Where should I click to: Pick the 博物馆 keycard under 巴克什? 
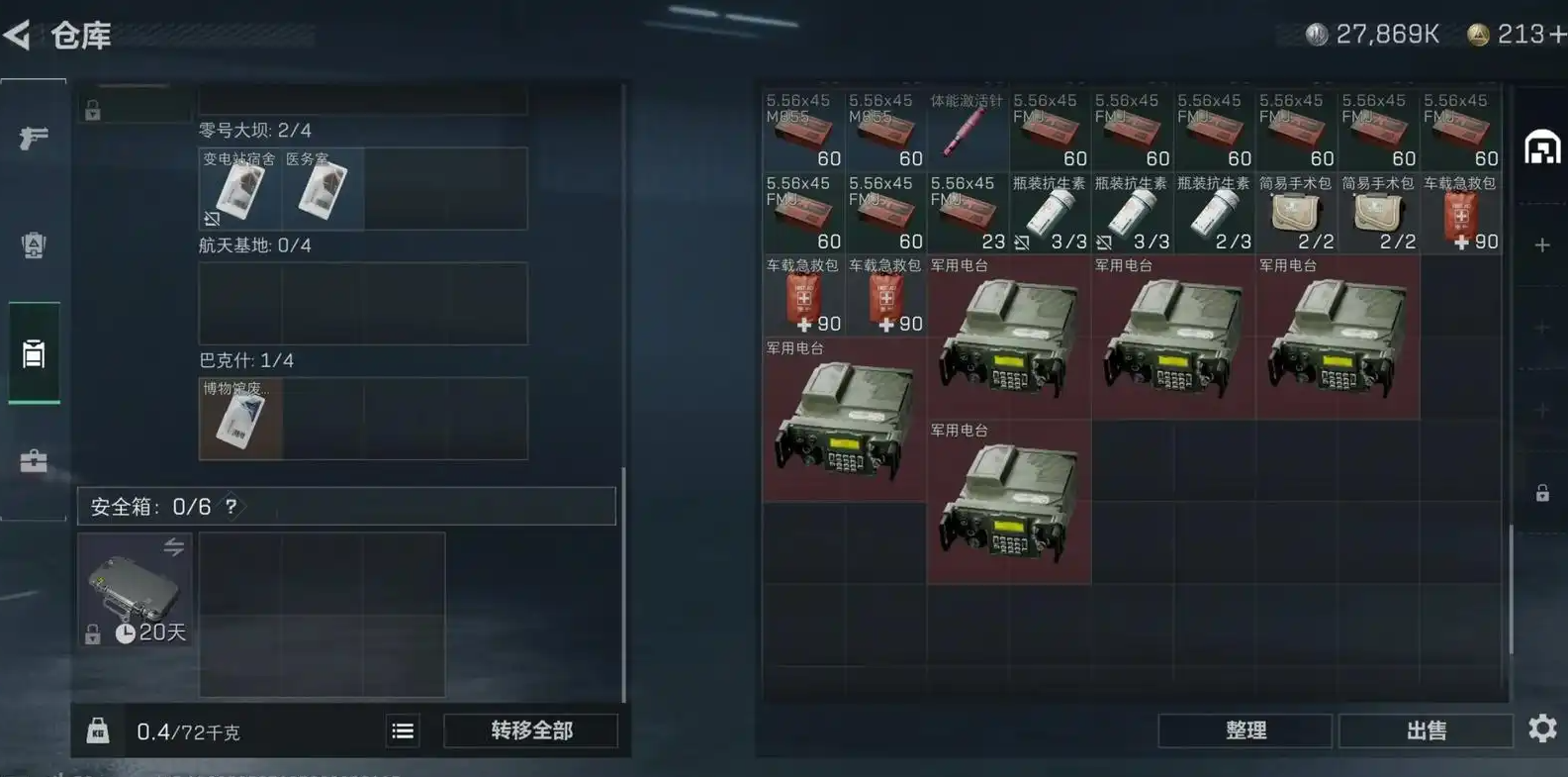(x=240, y=419)
